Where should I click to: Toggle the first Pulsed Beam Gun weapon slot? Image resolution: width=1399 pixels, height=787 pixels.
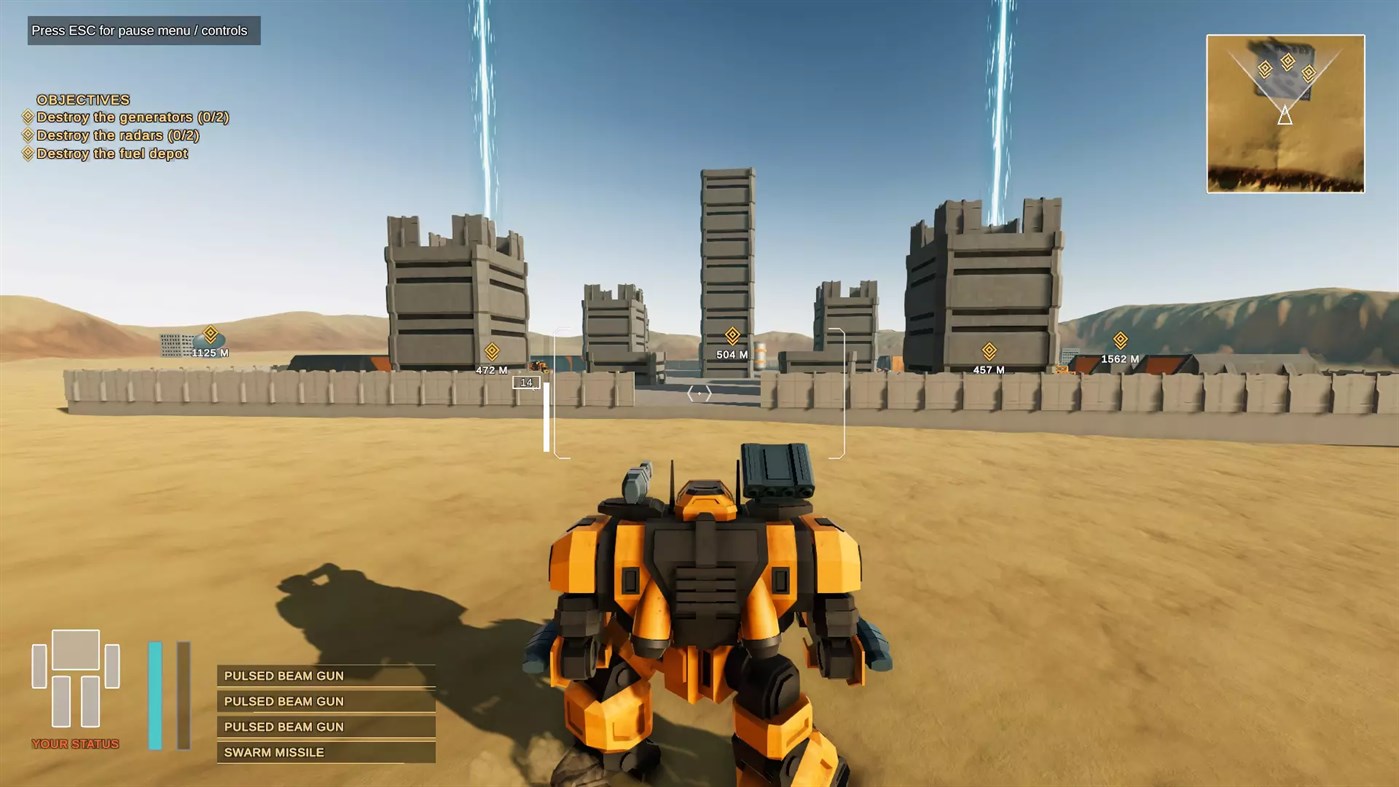pyautogui.click(x=325, y=675)
